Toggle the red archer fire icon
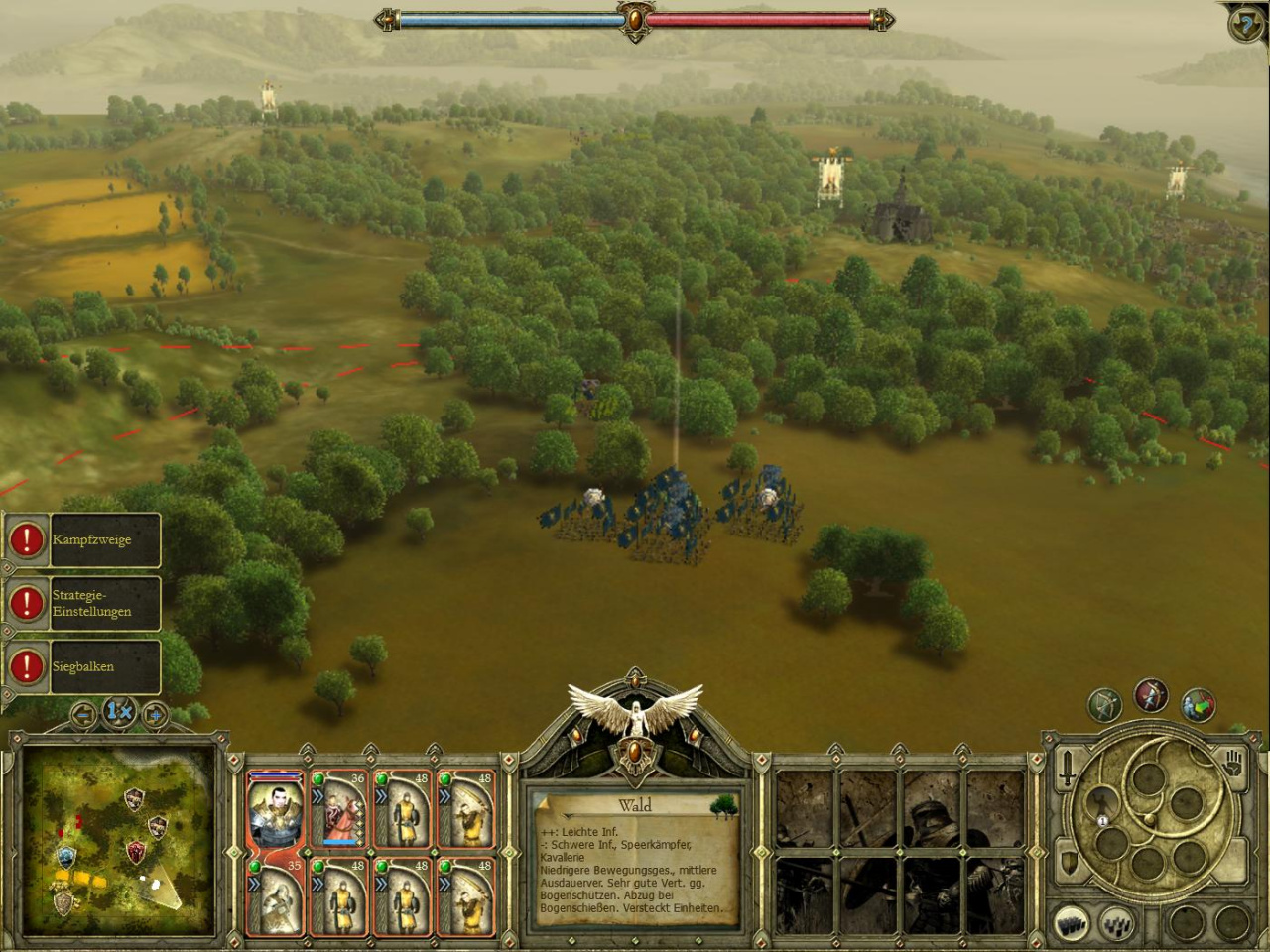The height and width of the screenshot is (952, 1270). click(1151, 696)
